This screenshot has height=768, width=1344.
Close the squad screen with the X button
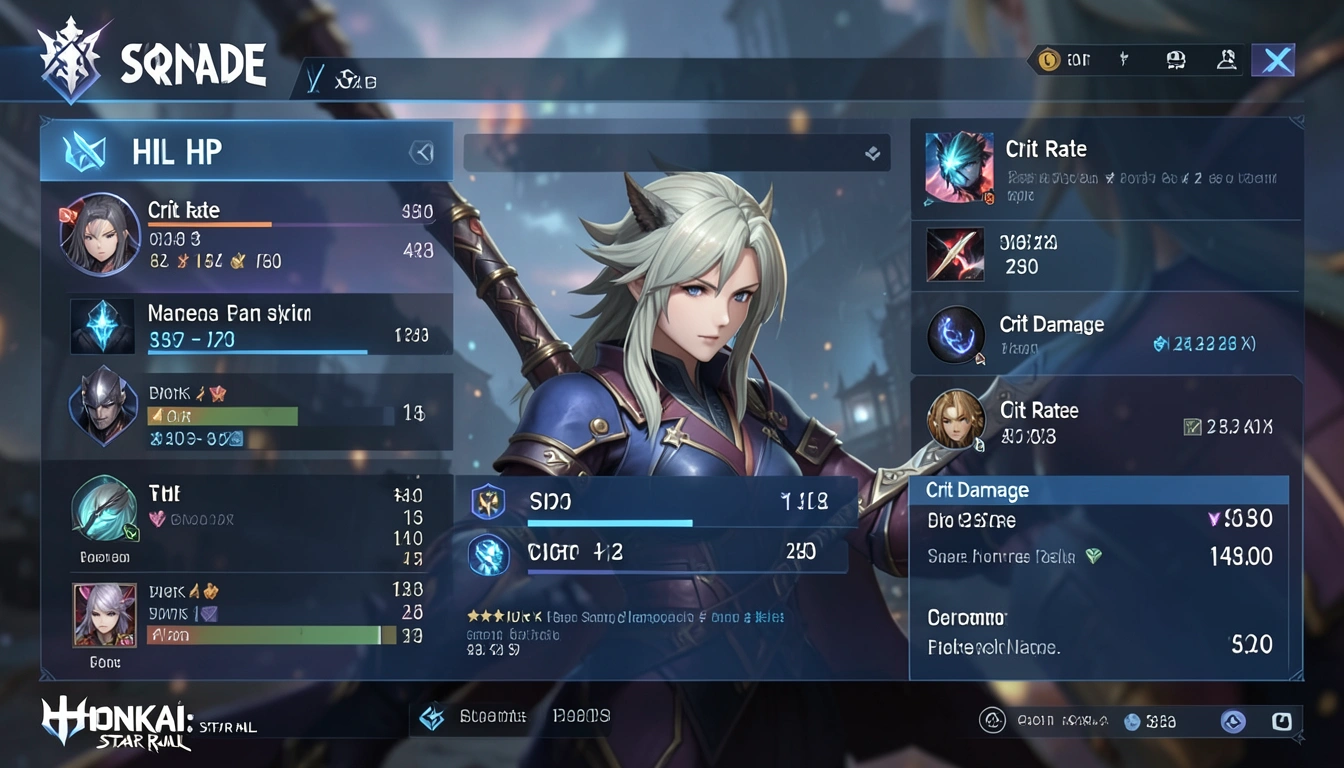click(1273, 60)
